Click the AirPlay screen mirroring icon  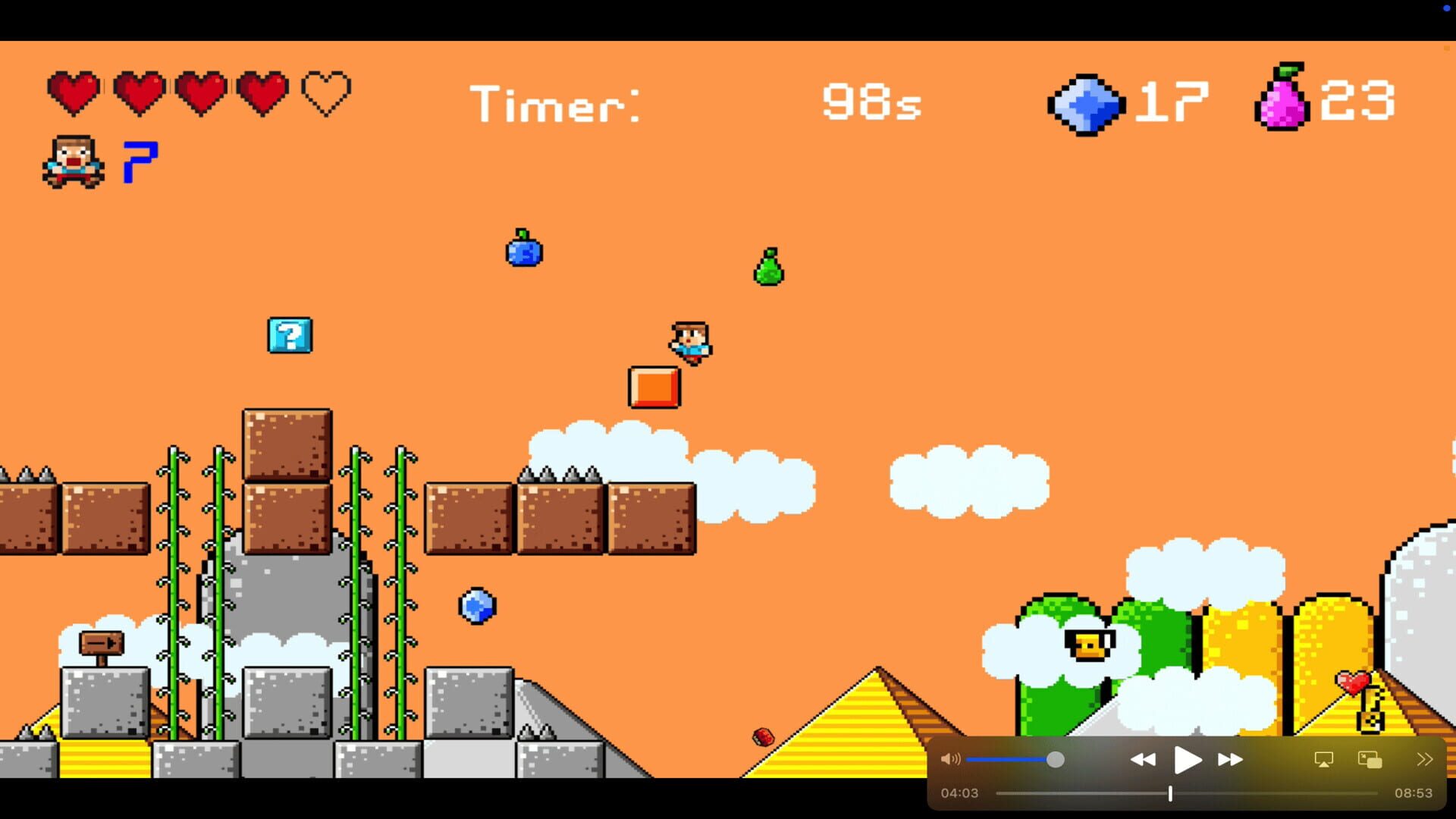click(1323, 758)
